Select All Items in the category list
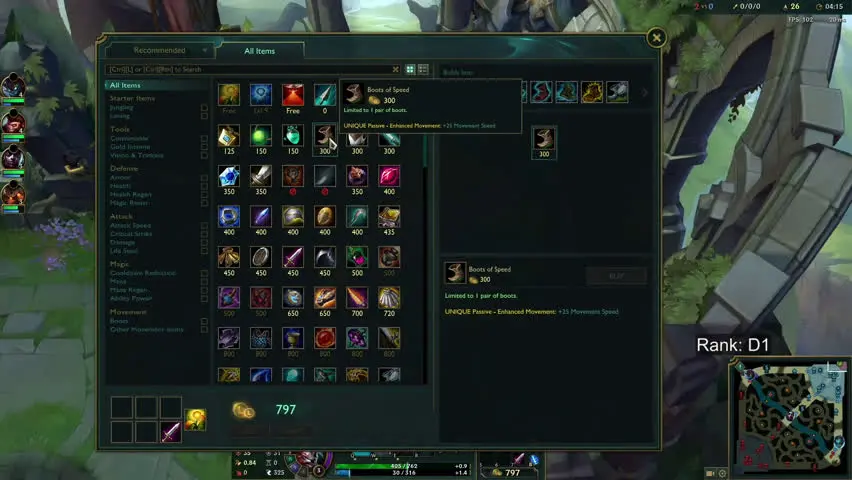The width and height of the screenshot is (852, 480). pyautogui.click(x=125, y=86)
